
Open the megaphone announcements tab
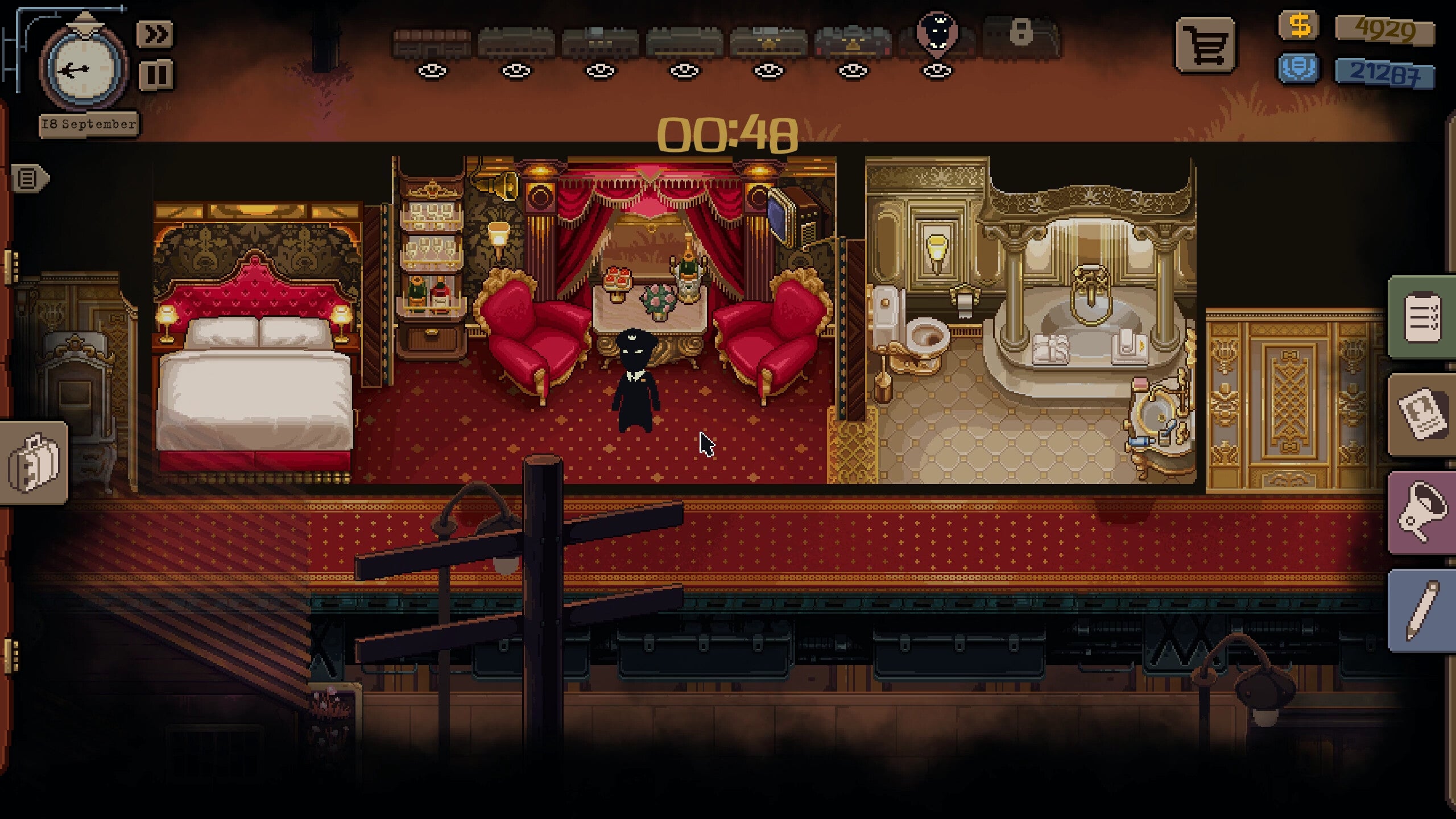1422,513
